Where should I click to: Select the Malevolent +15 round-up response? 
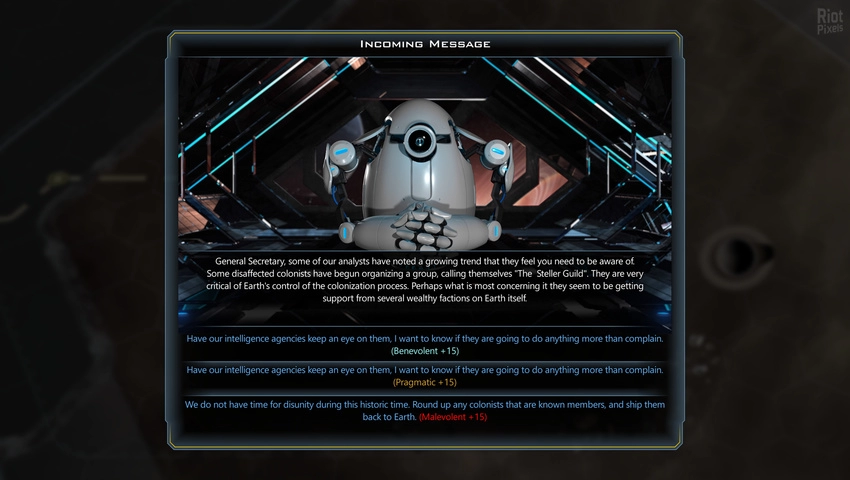pos(425,410)
